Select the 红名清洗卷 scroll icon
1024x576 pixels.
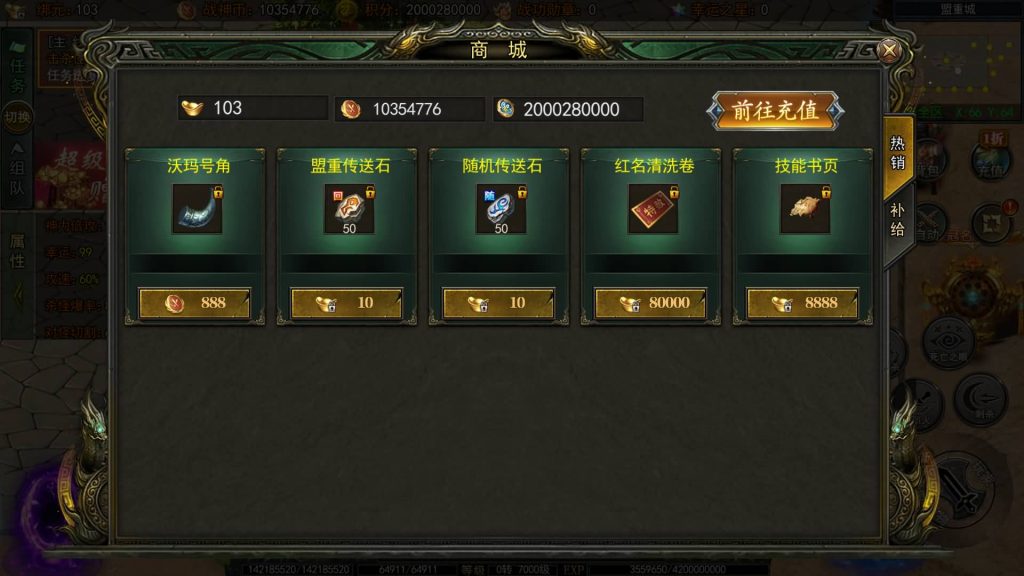[x=652, y=209]
